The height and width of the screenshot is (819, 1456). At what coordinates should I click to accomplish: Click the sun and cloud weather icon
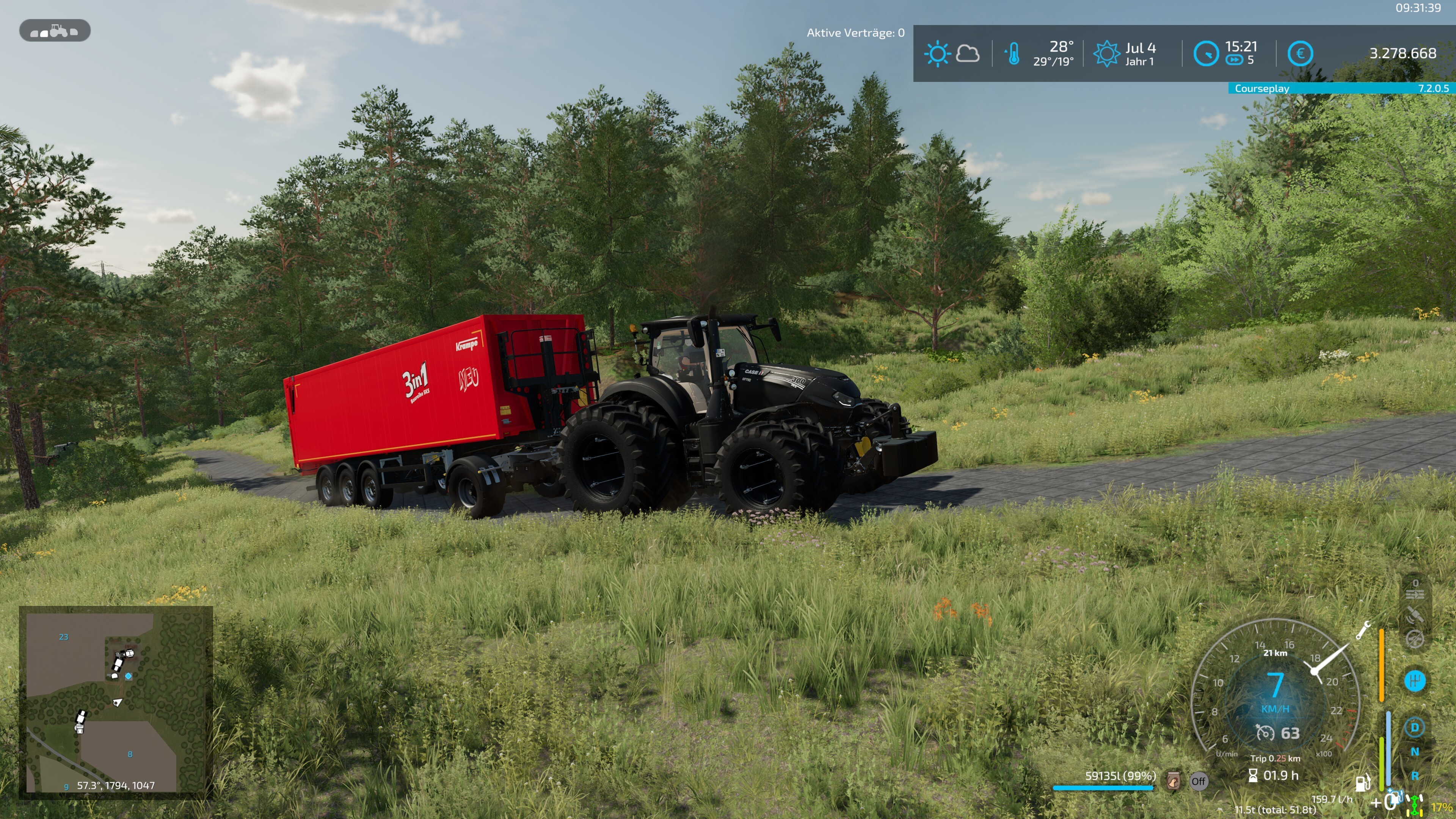pyautogui.click(x=952, y=54)
